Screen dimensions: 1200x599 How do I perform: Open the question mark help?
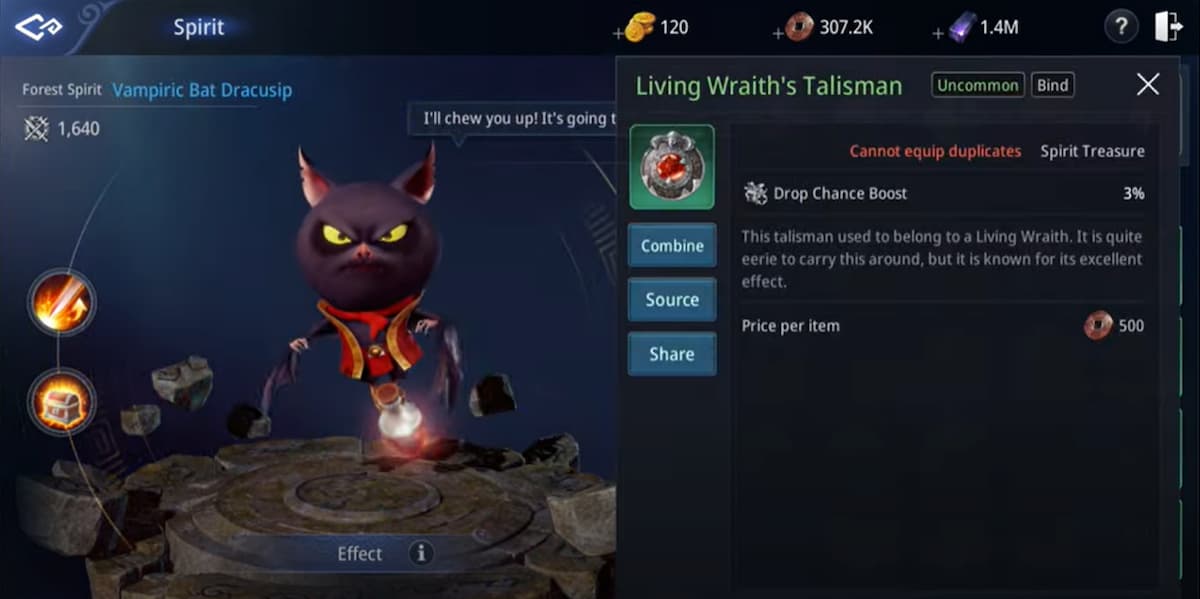pyautogui.click(x=1121, y=27)
